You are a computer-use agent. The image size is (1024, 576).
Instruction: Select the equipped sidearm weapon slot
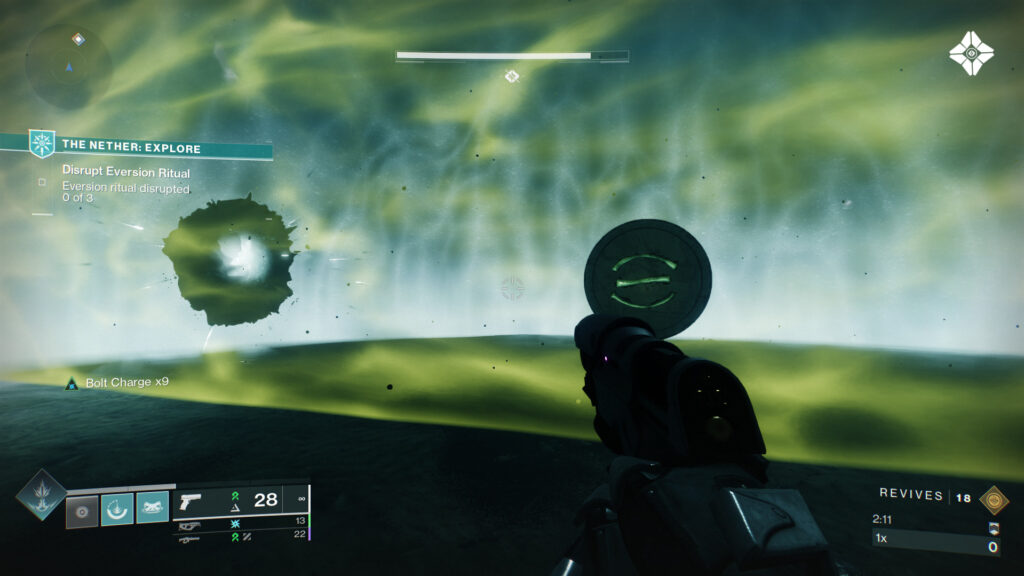pyautogui.click(x=242, y=500)
